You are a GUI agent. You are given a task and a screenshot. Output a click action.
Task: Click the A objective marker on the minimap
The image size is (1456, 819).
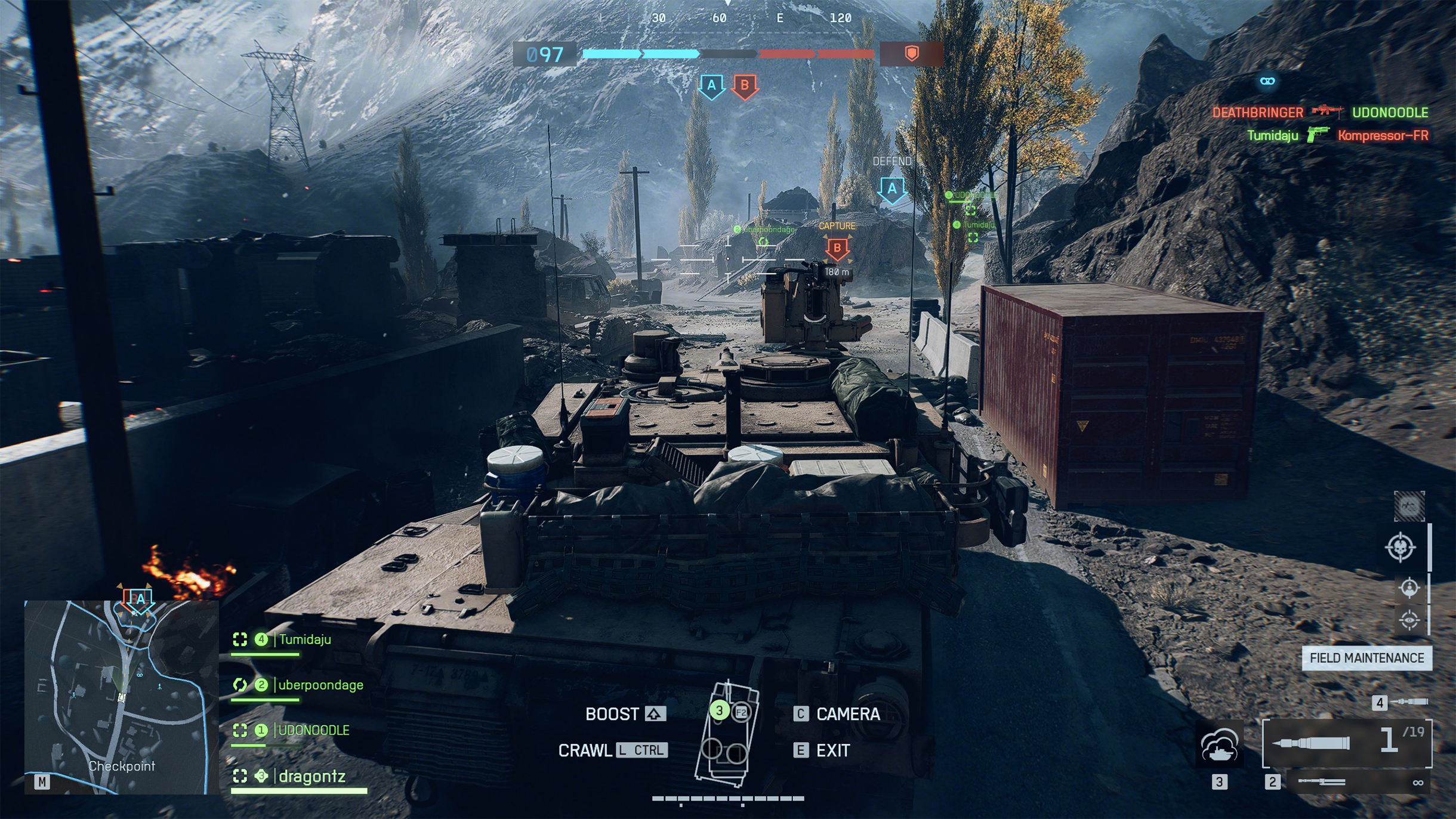pyautogui.click(x=139, y=600)
